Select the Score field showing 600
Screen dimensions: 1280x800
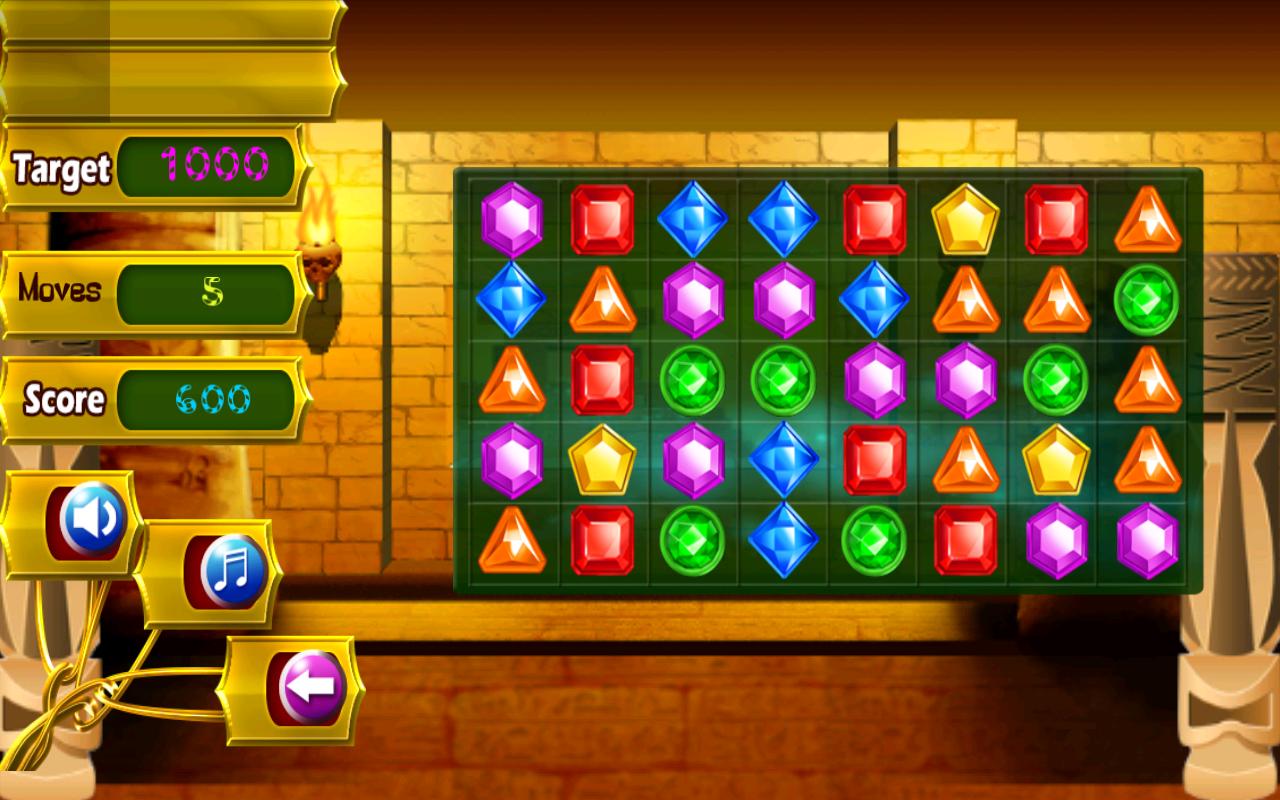point(207,398)
